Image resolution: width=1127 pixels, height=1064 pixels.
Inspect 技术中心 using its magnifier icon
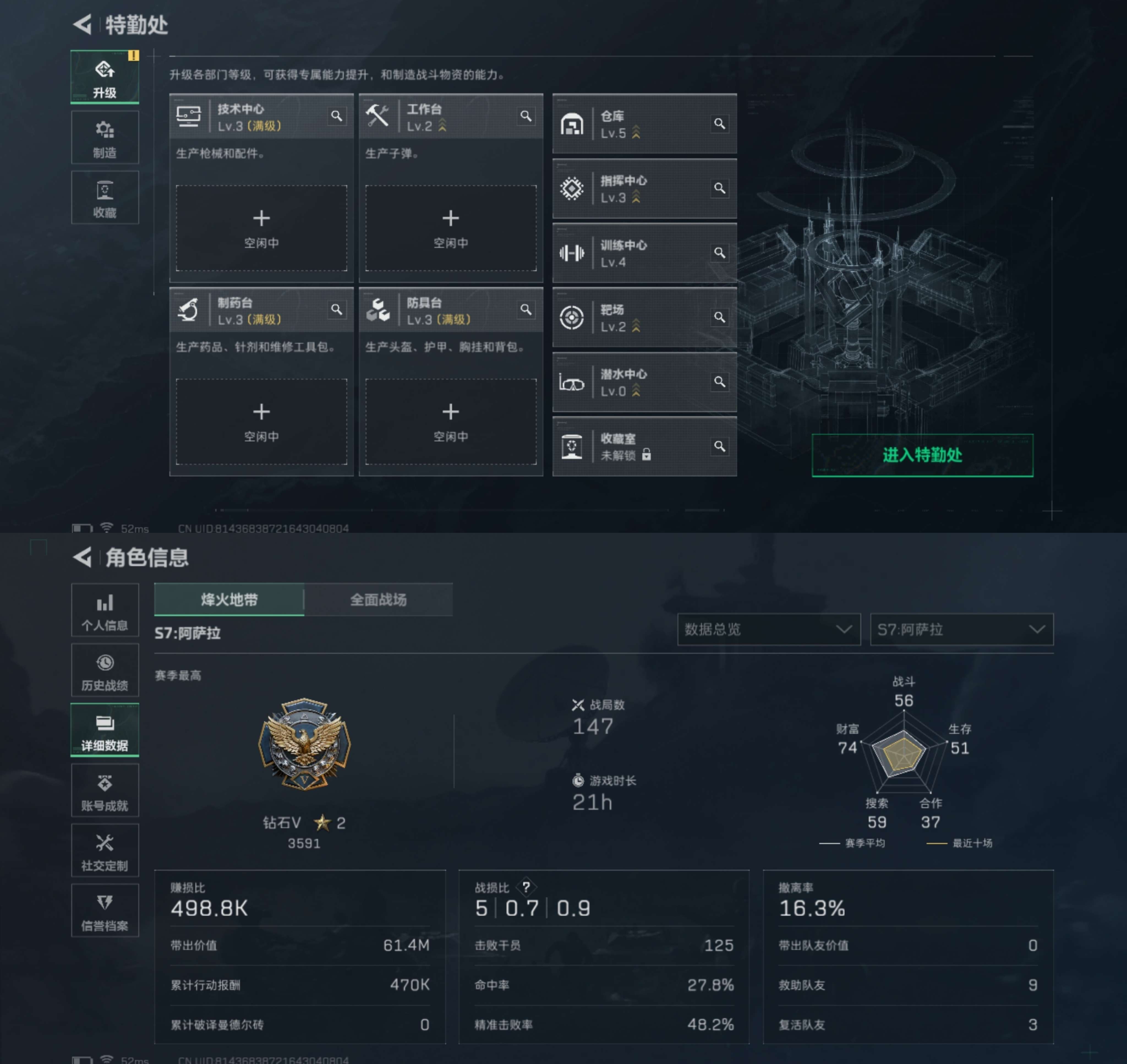338,116
